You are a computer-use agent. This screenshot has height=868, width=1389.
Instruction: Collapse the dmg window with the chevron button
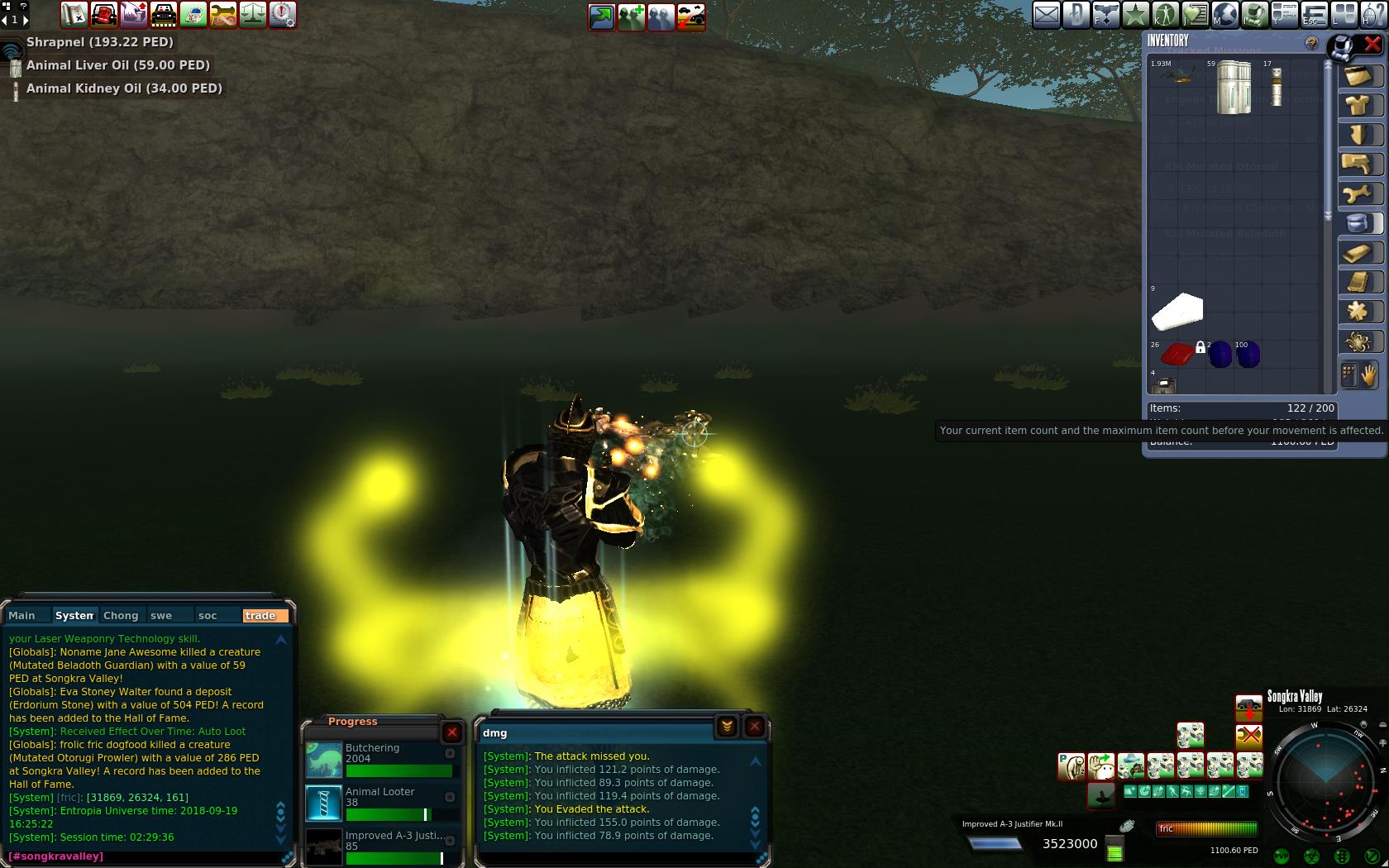[x=727, y=727]
